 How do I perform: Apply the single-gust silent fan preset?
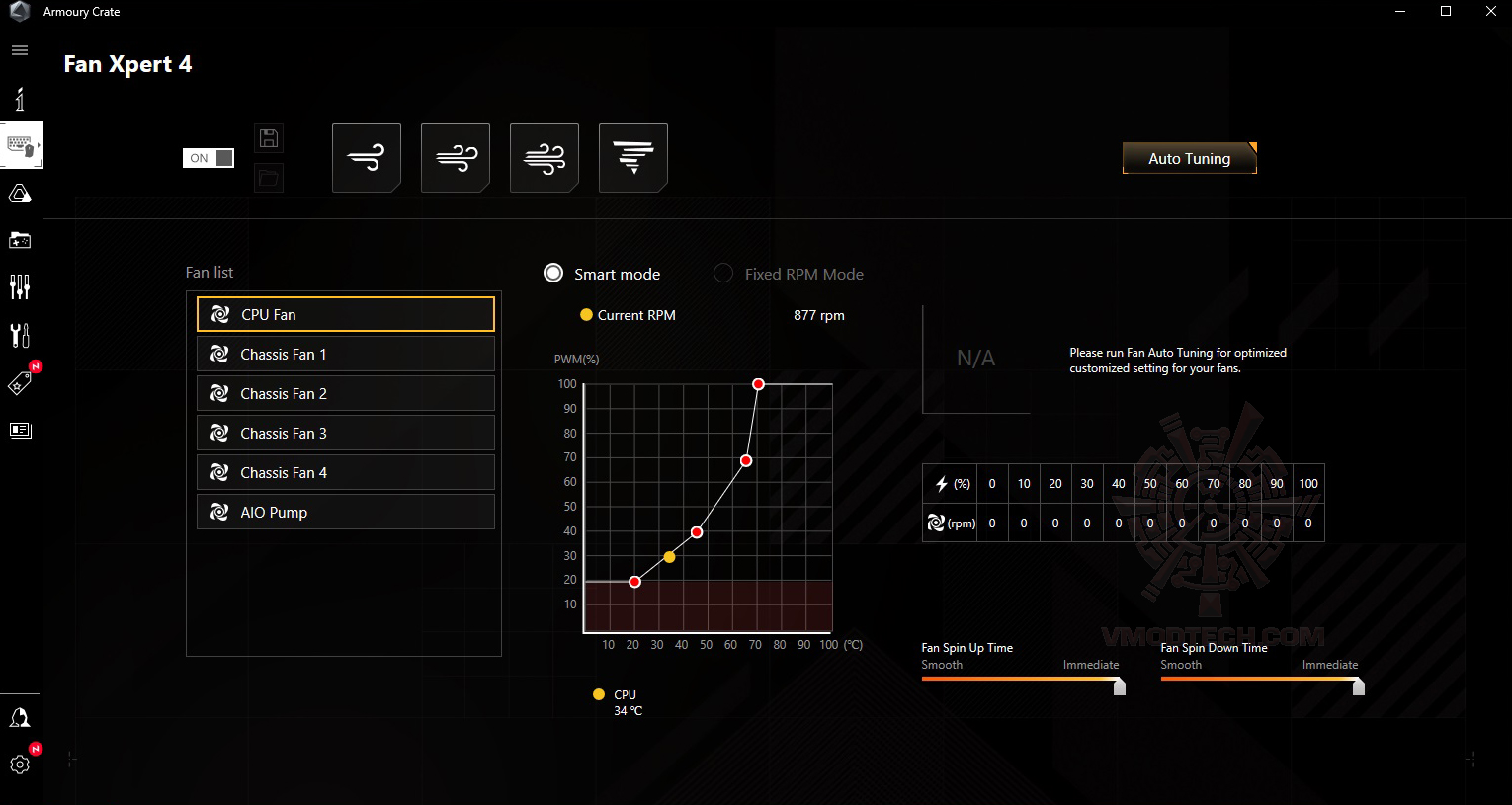pos(367,158)
